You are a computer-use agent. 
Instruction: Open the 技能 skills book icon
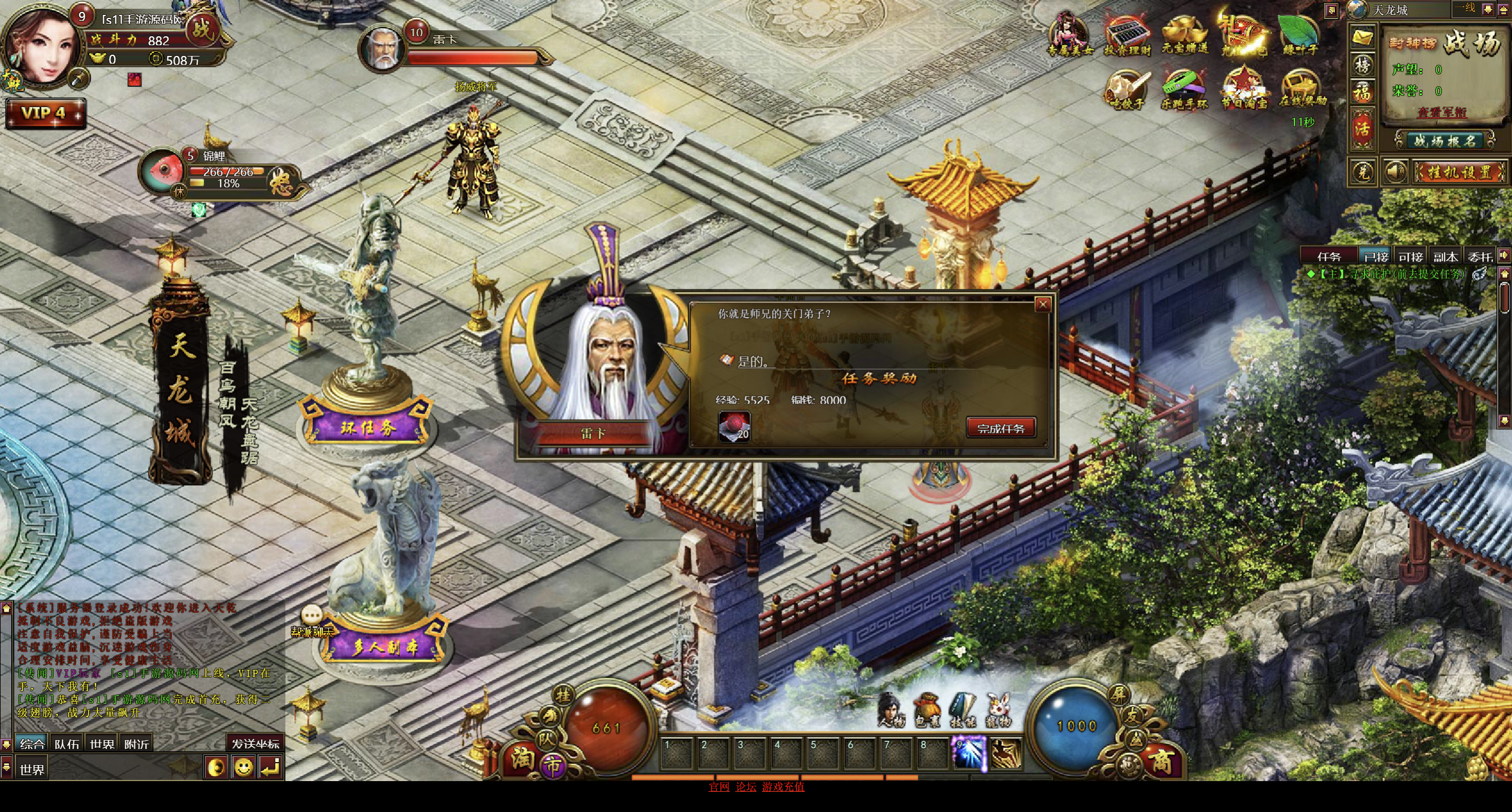[963, 710]
